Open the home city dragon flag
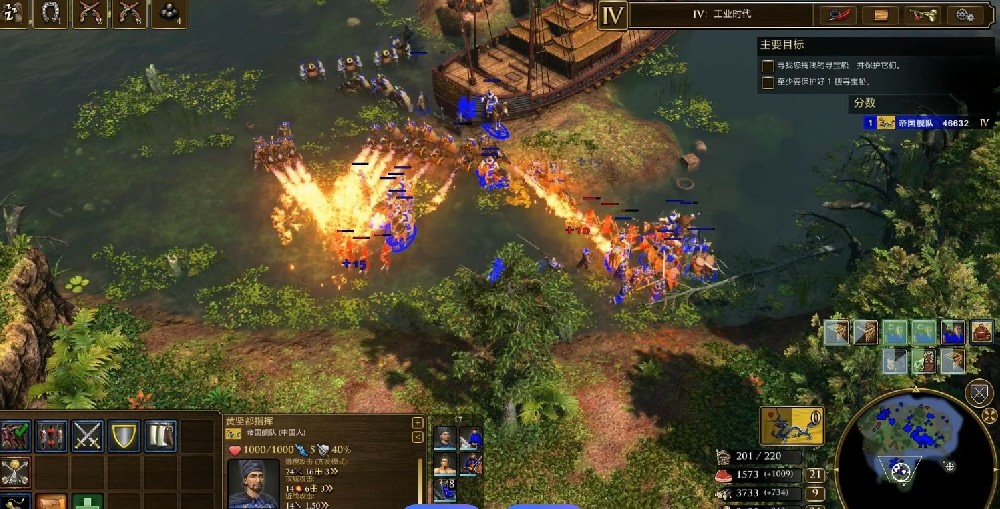The width and height of the screenshot is (1000, 509). pyautogui.click(x=791, y=425)
